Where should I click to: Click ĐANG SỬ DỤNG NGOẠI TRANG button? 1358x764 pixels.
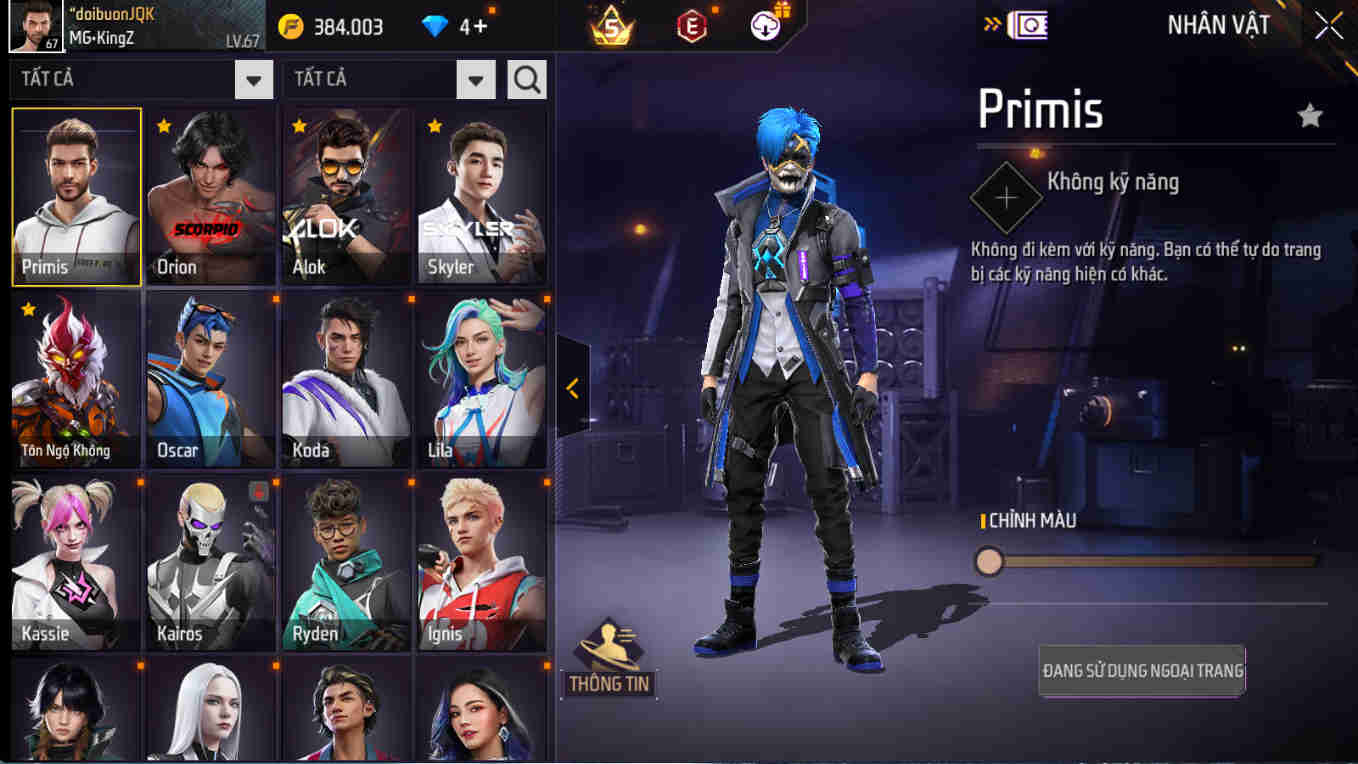pyautogui.click(x=1141, y=671)
